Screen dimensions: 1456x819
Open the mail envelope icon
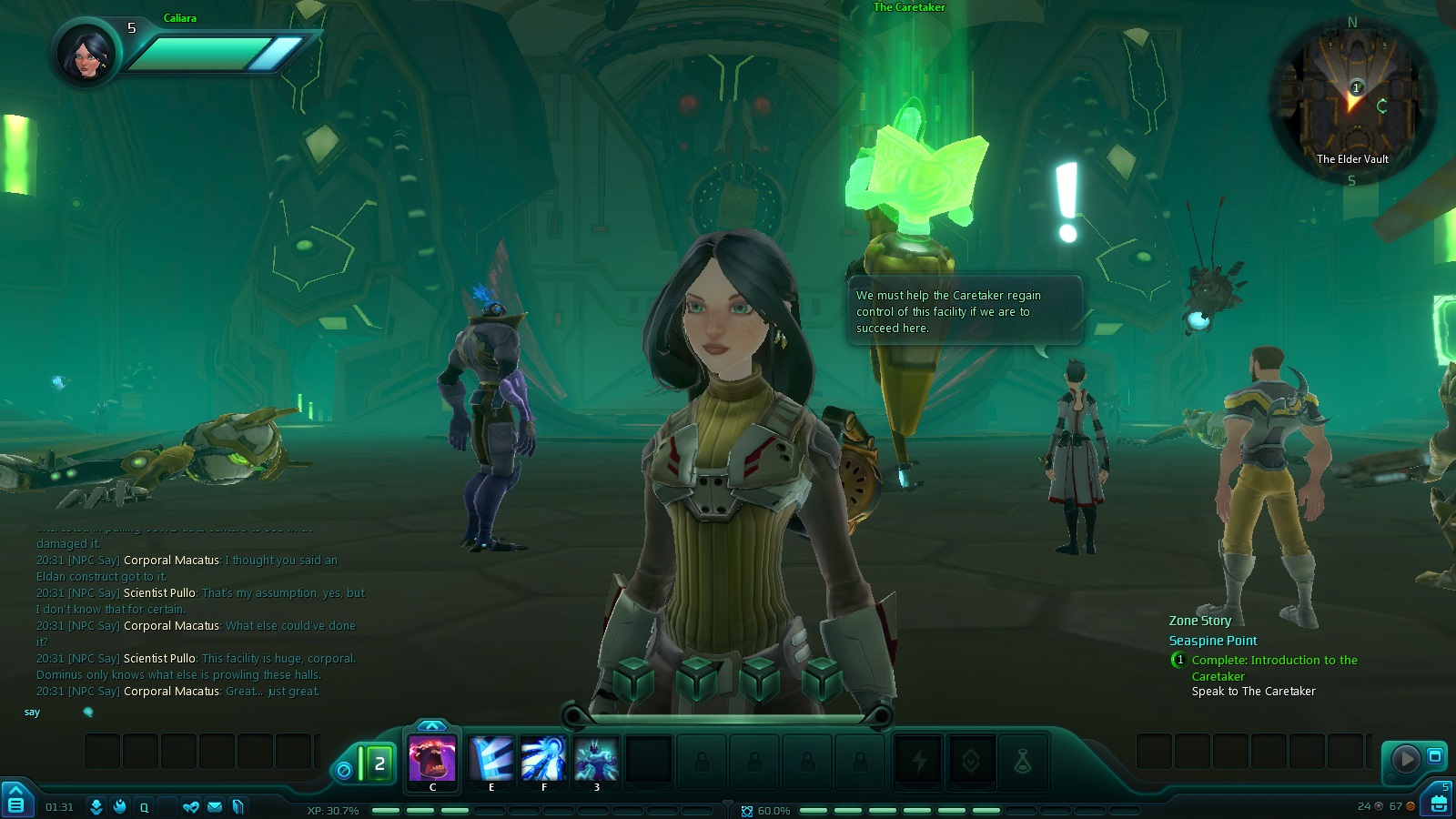215,806
